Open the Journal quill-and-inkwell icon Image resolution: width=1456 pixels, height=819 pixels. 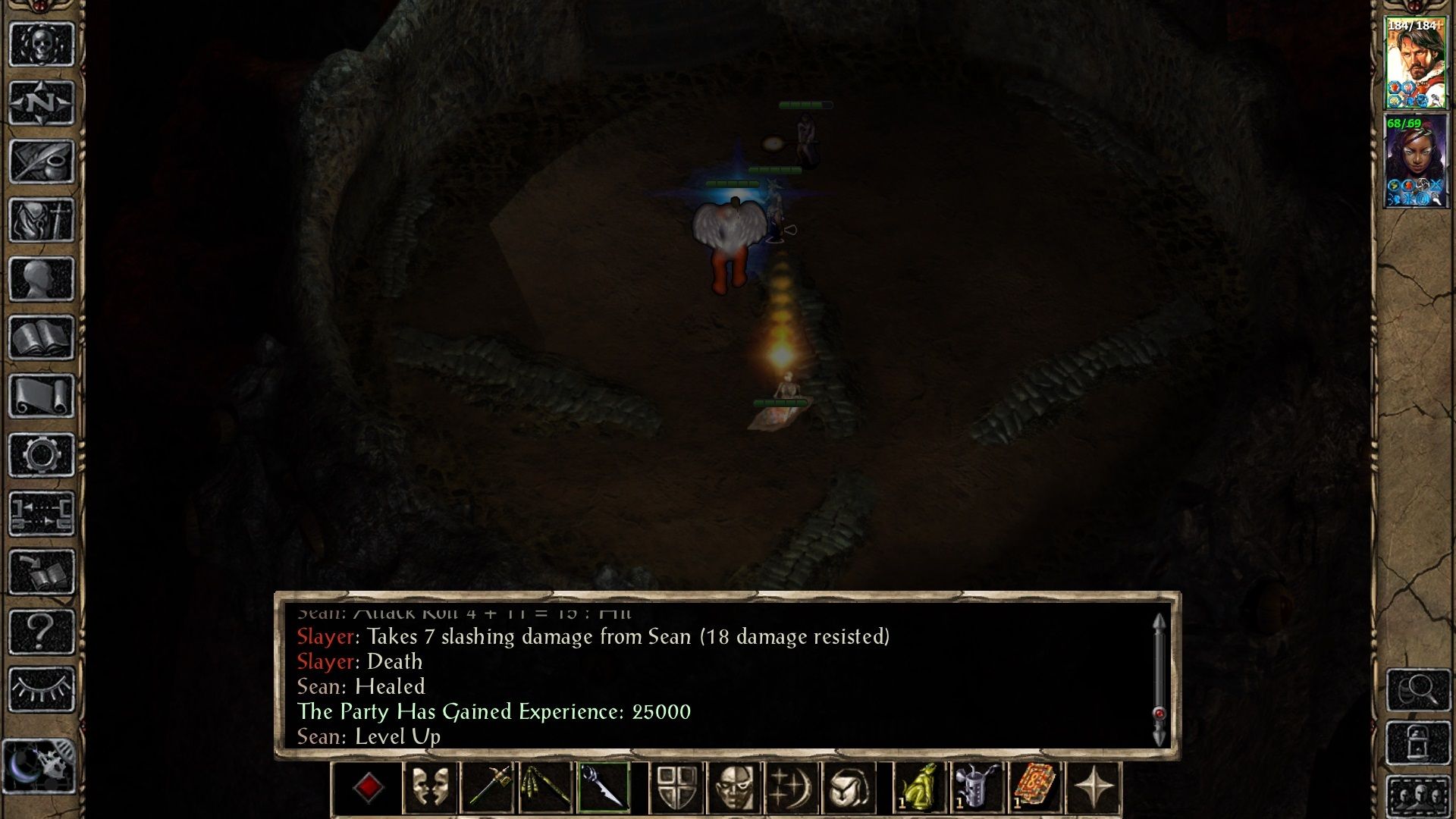point(42,161)
